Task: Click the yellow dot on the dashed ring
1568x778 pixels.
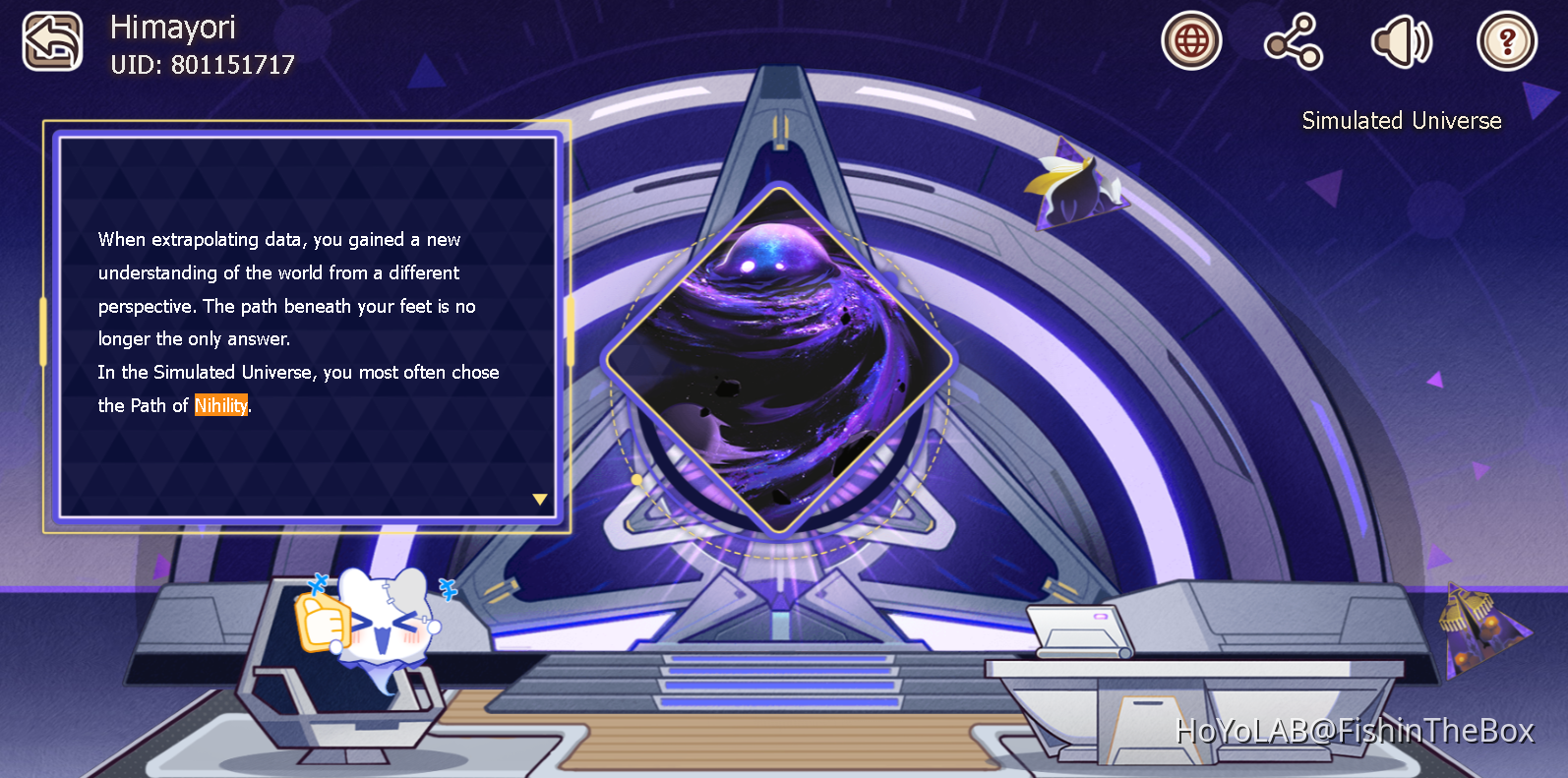Action: (638, 477)
